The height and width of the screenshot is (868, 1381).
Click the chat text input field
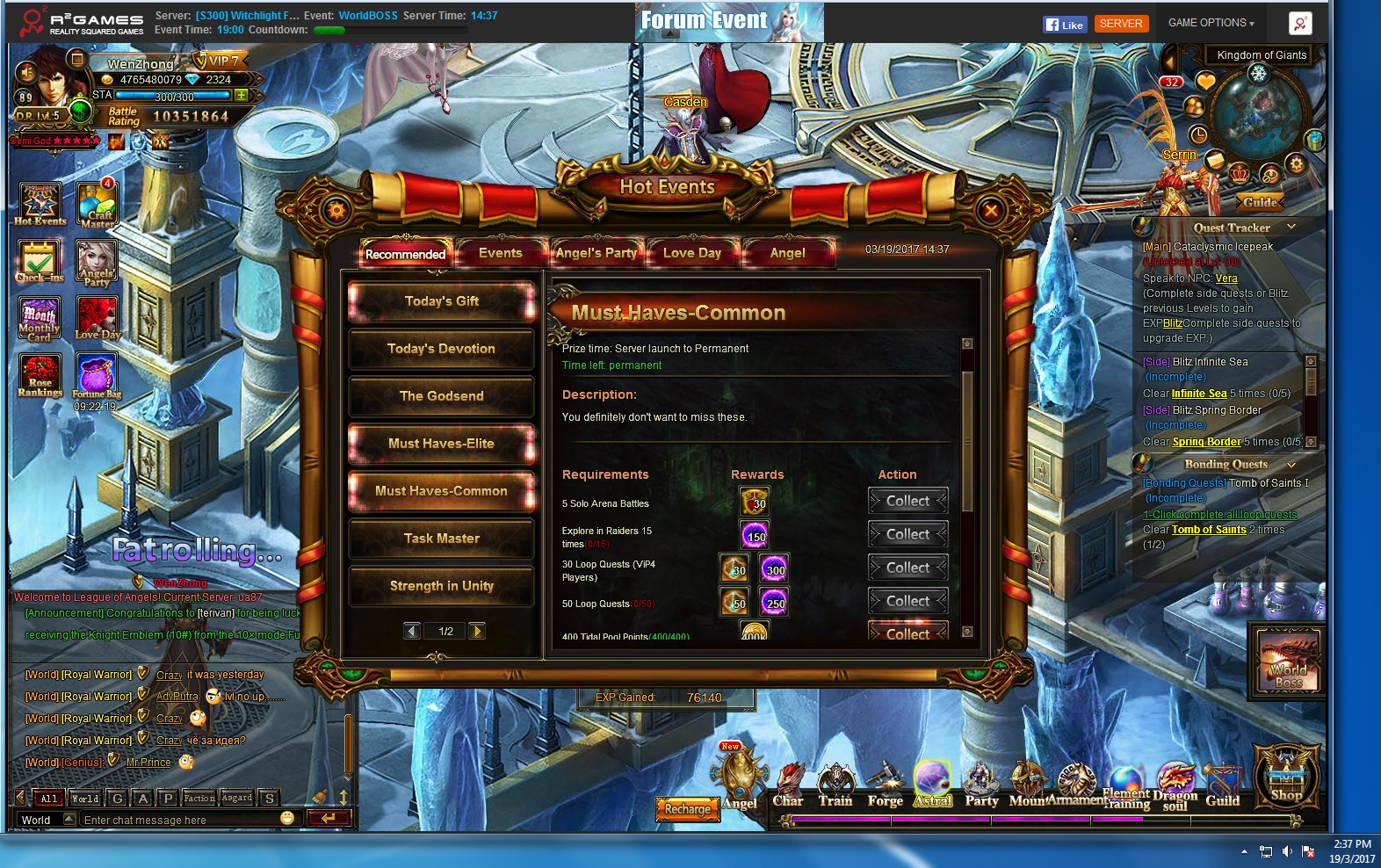tap(176, 820)
